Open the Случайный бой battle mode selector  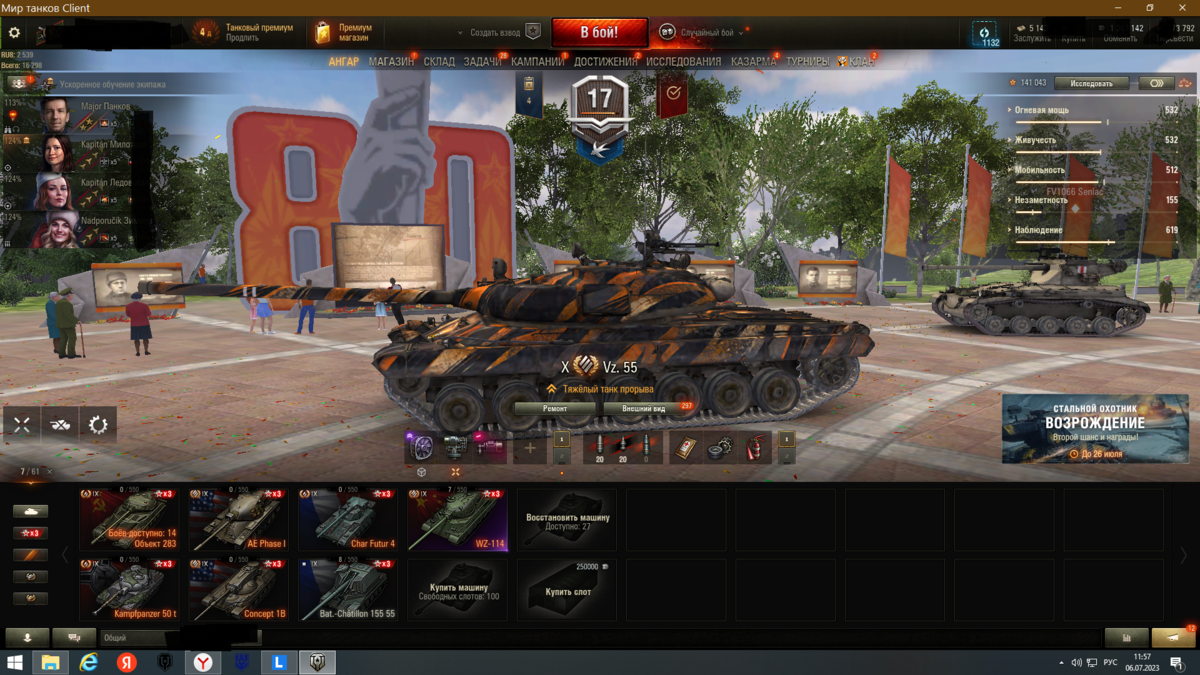(707, 33)
